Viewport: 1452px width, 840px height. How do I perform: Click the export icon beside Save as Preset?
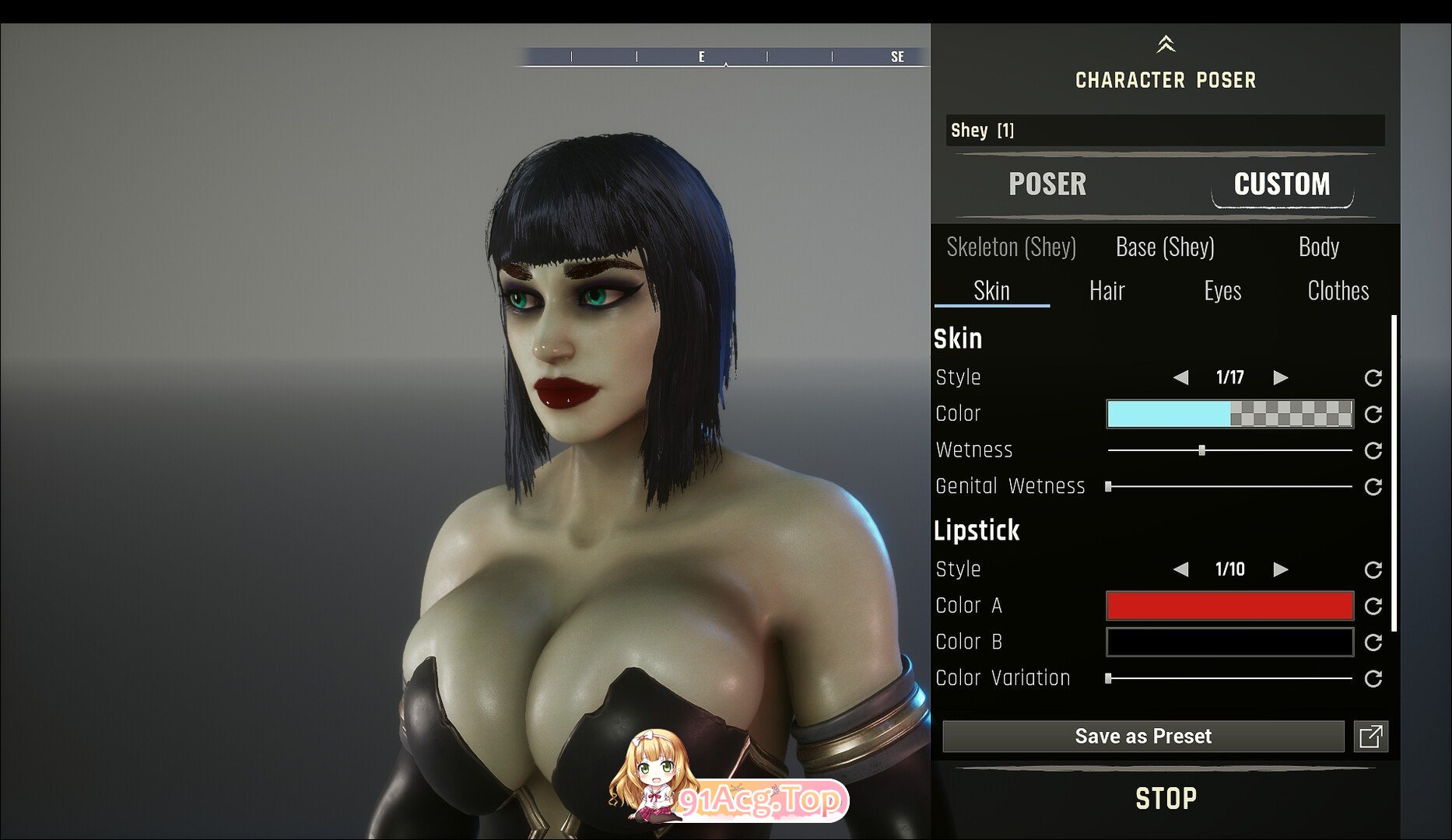pyautogui.click(x=1370, y=737)
